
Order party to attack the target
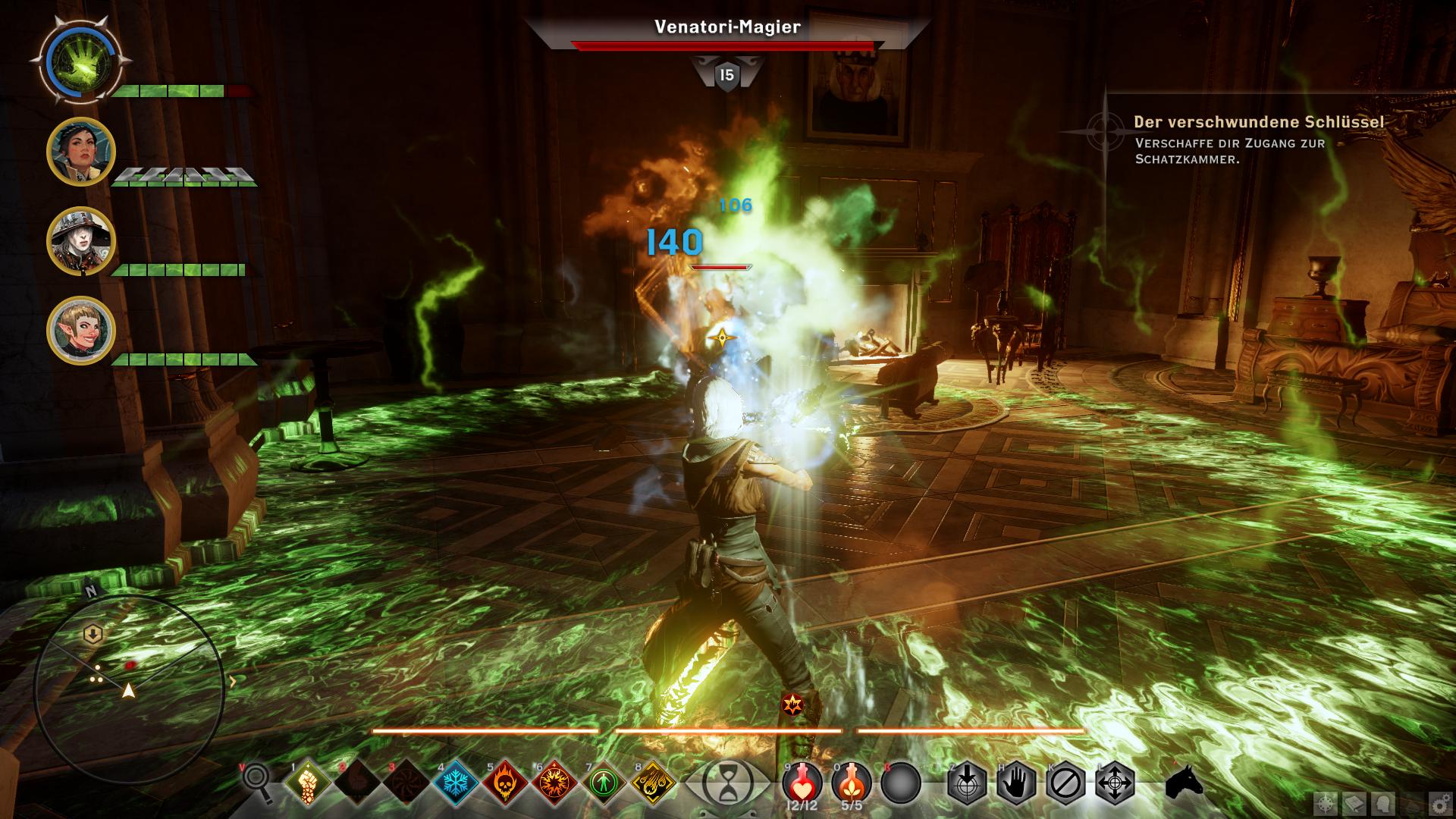[x=967, y=783]
